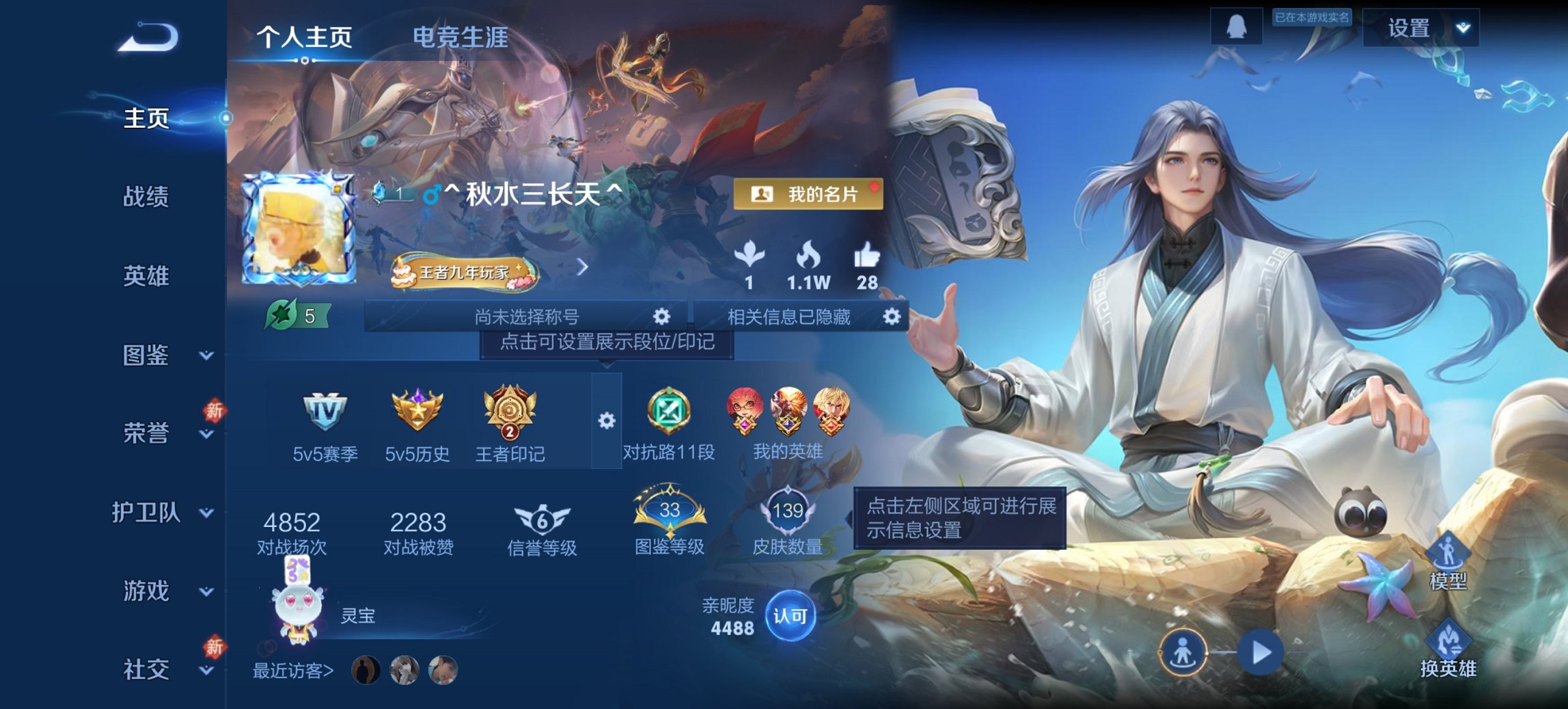Select 战绩 in the left sidebar
The width and height of the screenshot is (1568, 709).
click(144, 196)
